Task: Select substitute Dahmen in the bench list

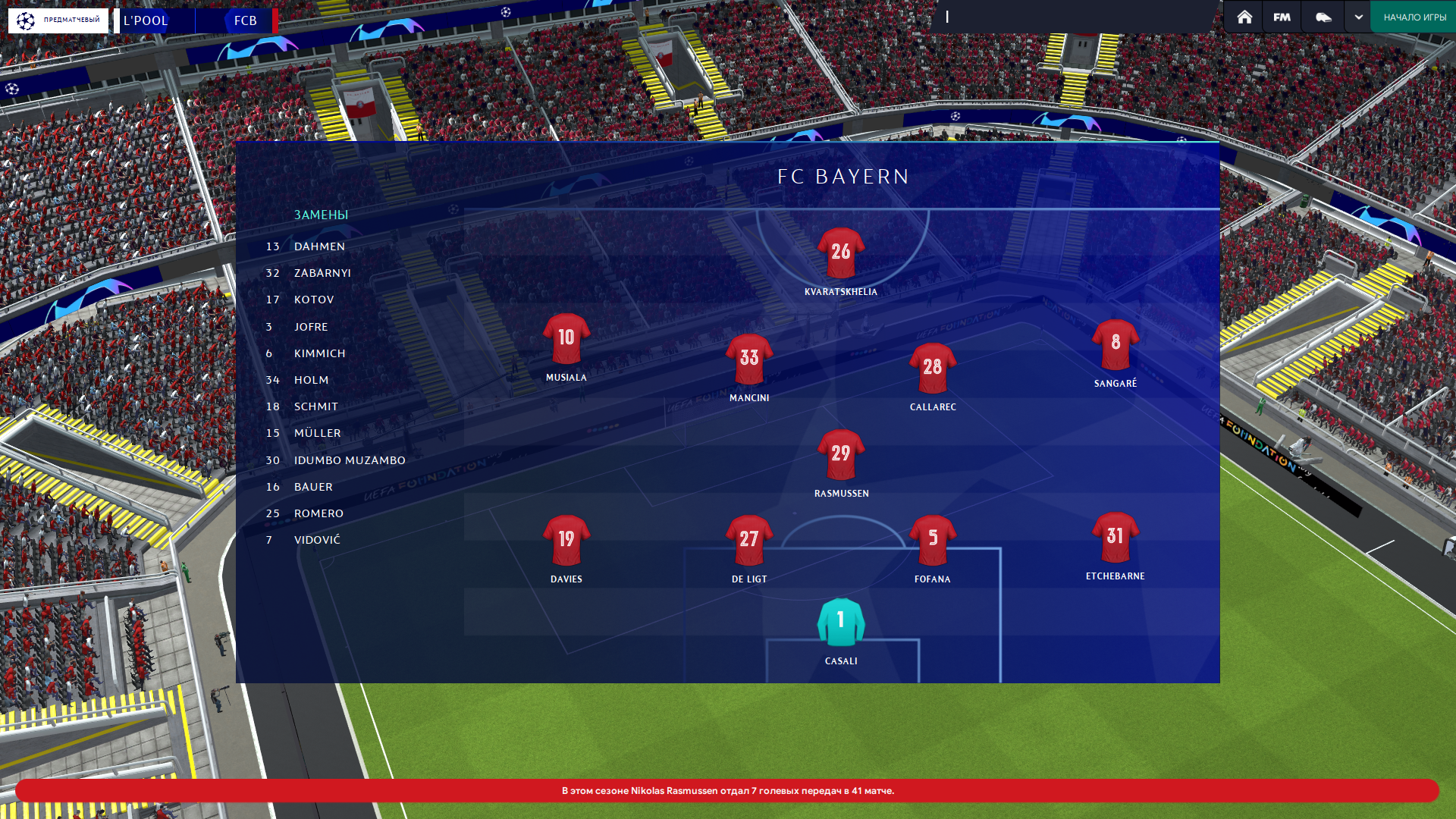Action: click(319, 246)
